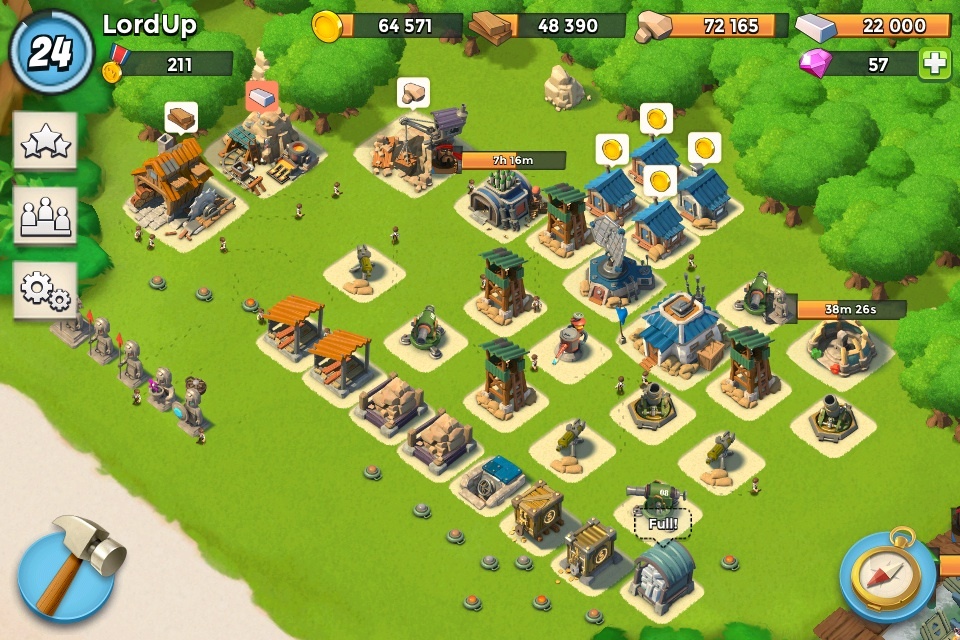This screenshot has height=640, width=960.
Task: Collect wood from the wood planks bubble
Action: coord(181,117)
